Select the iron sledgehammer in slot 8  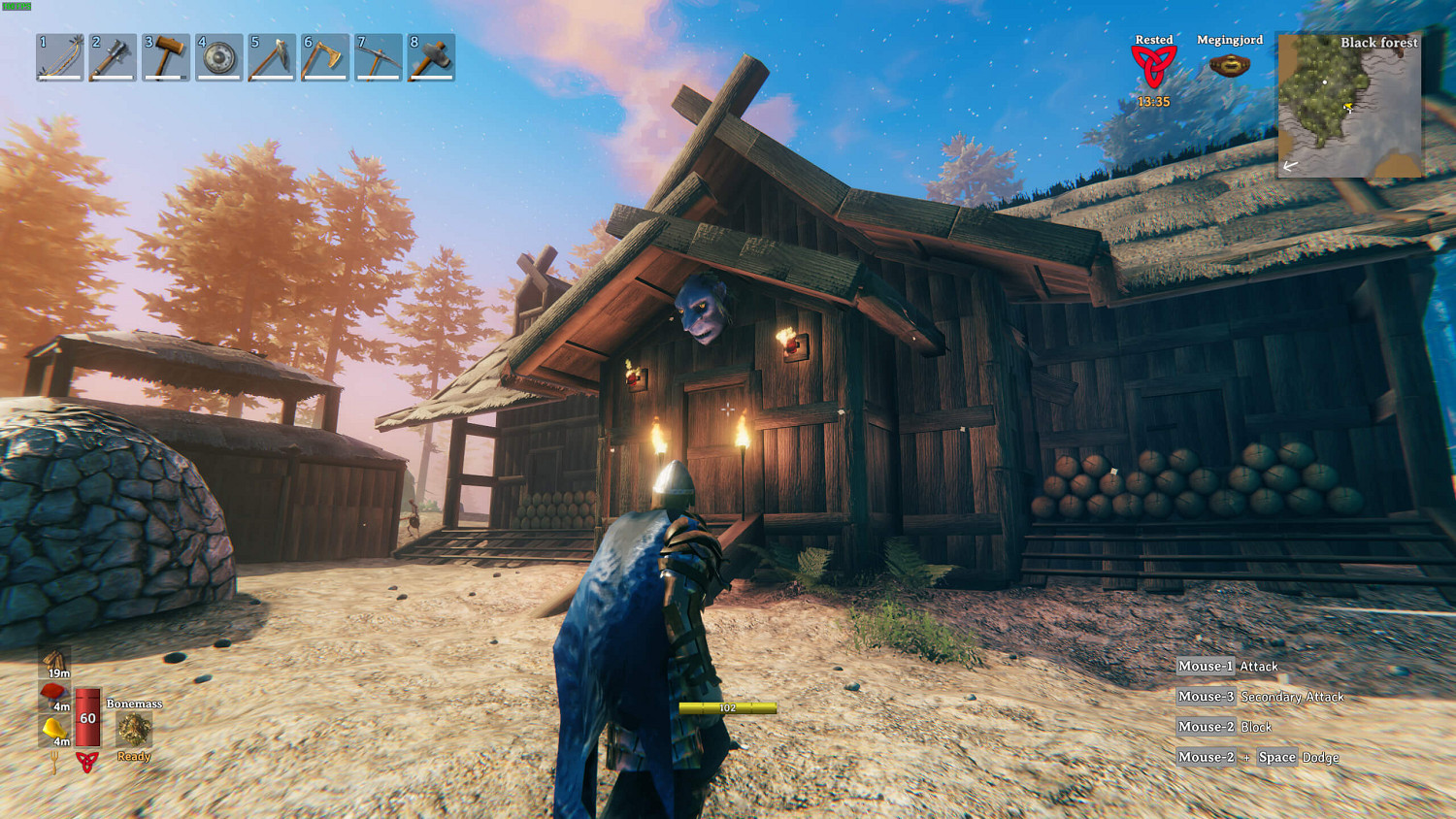pos(430,57)
